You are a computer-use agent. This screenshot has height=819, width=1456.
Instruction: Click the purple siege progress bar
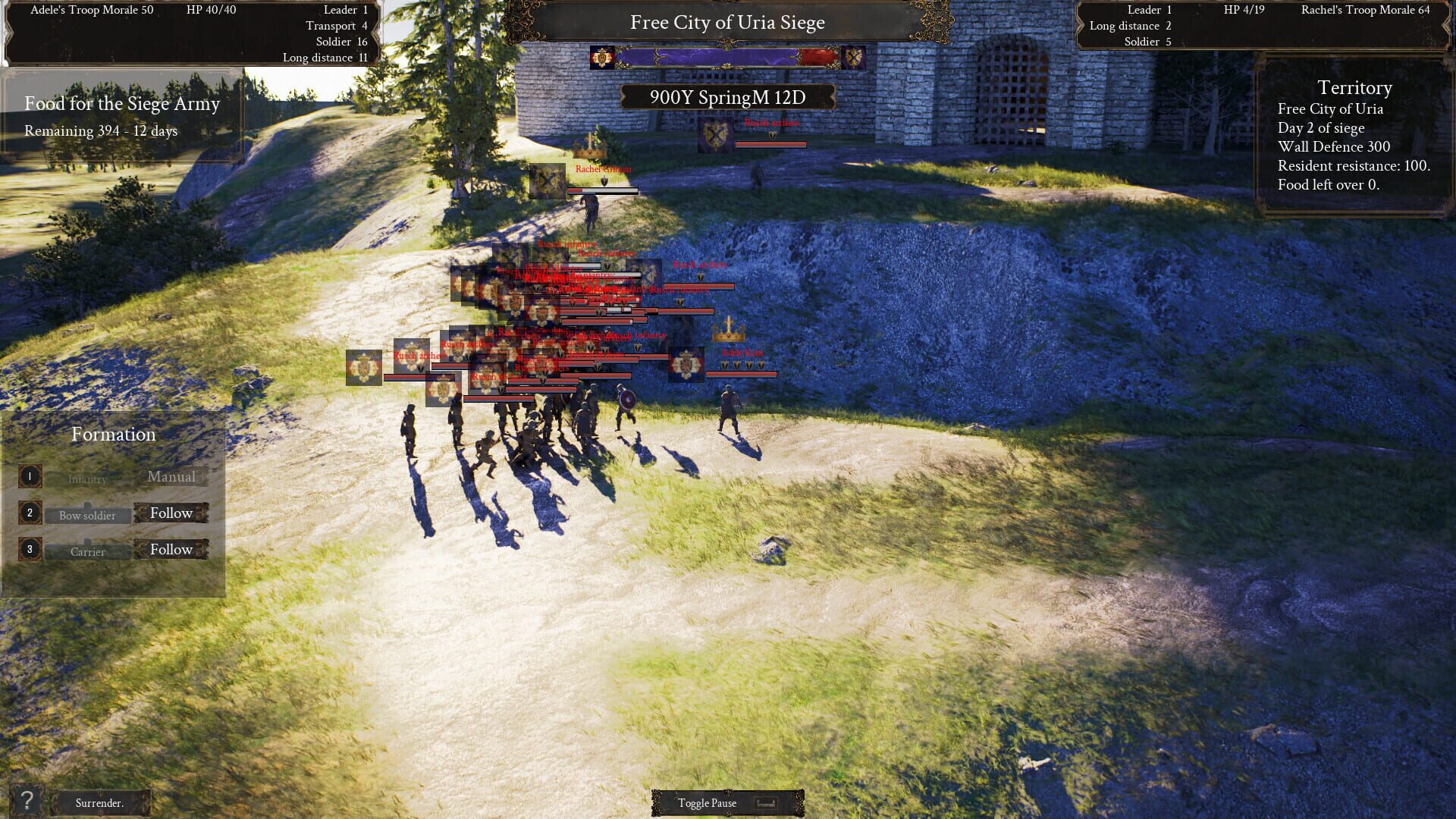point(713,55)
